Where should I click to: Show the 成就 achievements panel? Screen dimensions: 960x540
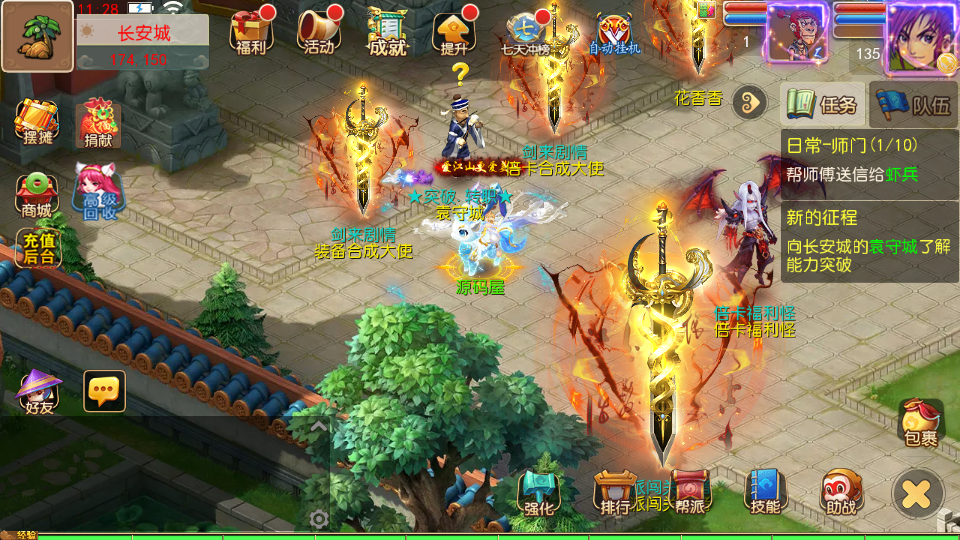point(388,32)
